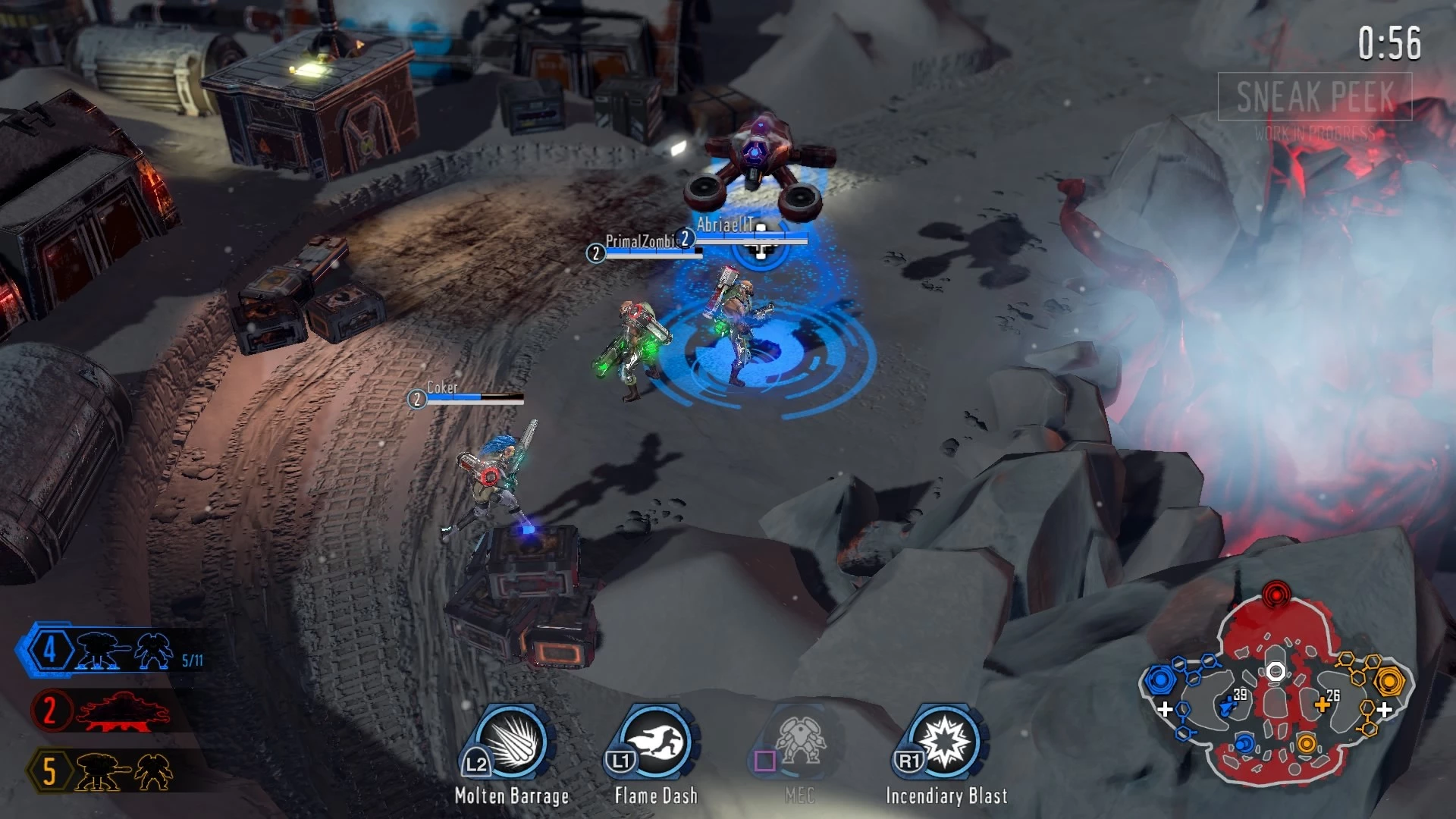Select the greyed-out MEC ability icon
The width and height of the screenshot is (1456, 819).
pyautogui.click(x=799, y=742)
